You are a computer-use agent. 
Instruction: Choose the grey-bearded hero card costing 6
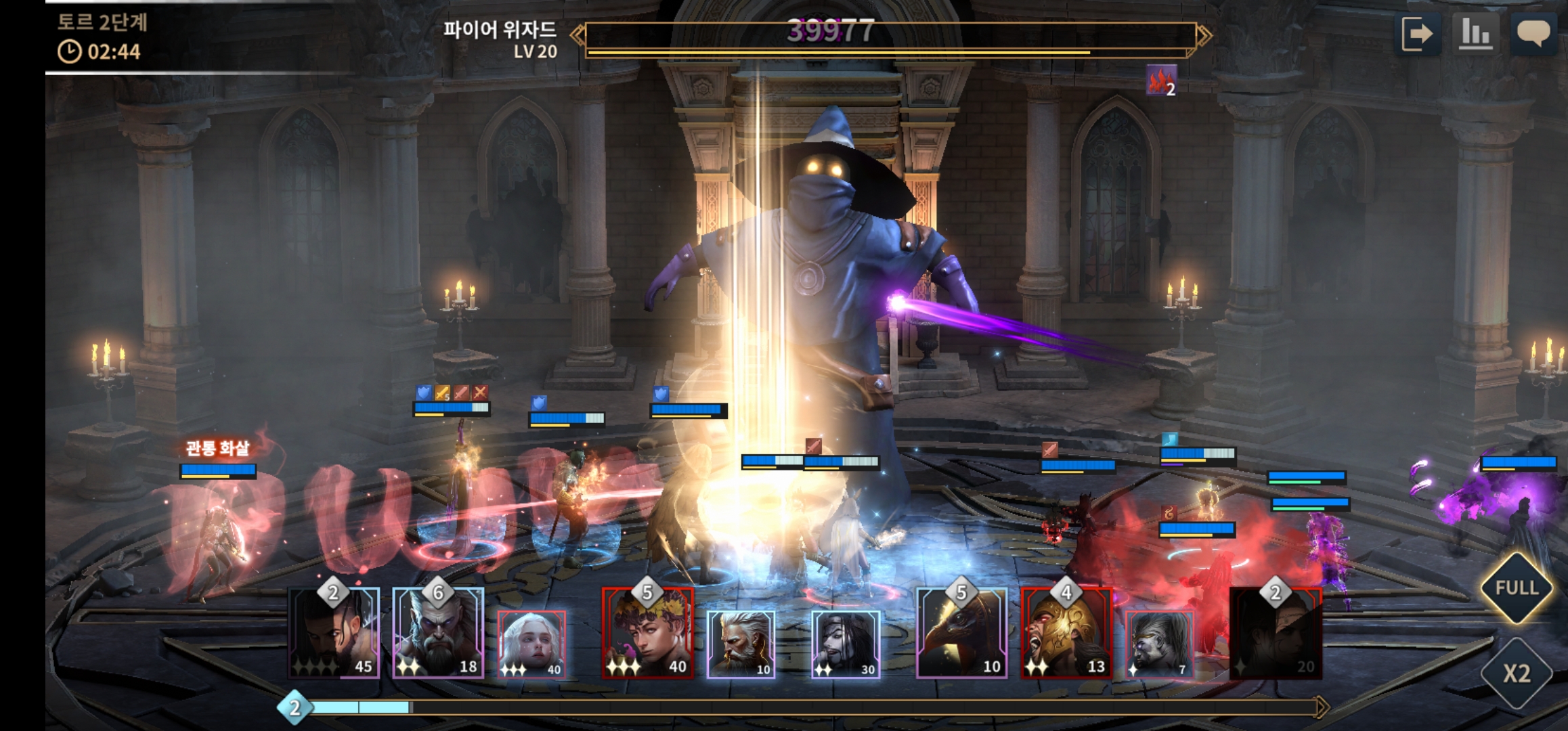click(x=438, y=633)
